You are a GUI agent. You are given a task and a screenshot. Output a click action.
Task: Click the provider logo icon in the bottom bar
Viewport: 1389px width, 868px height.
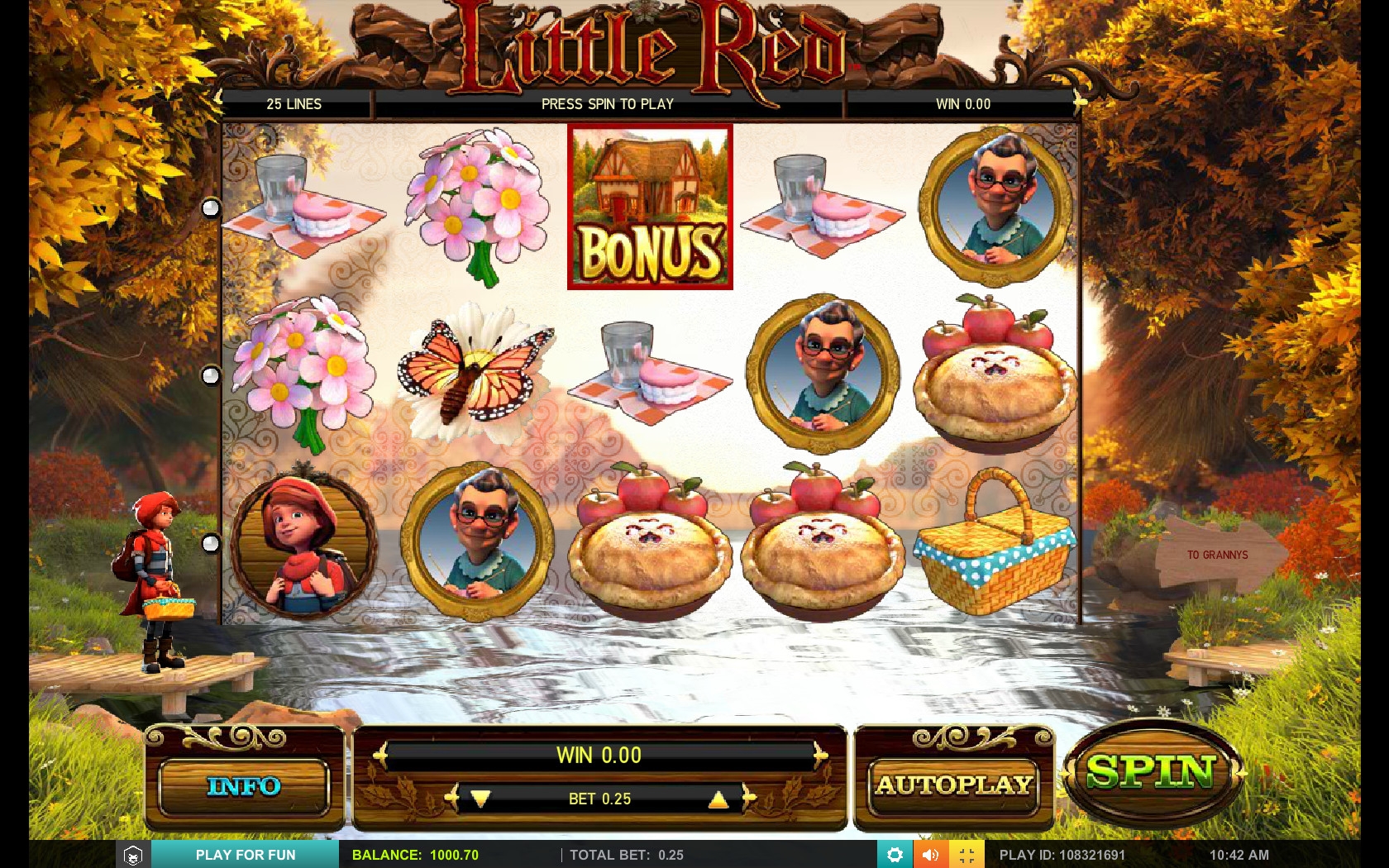click(133, 855)
